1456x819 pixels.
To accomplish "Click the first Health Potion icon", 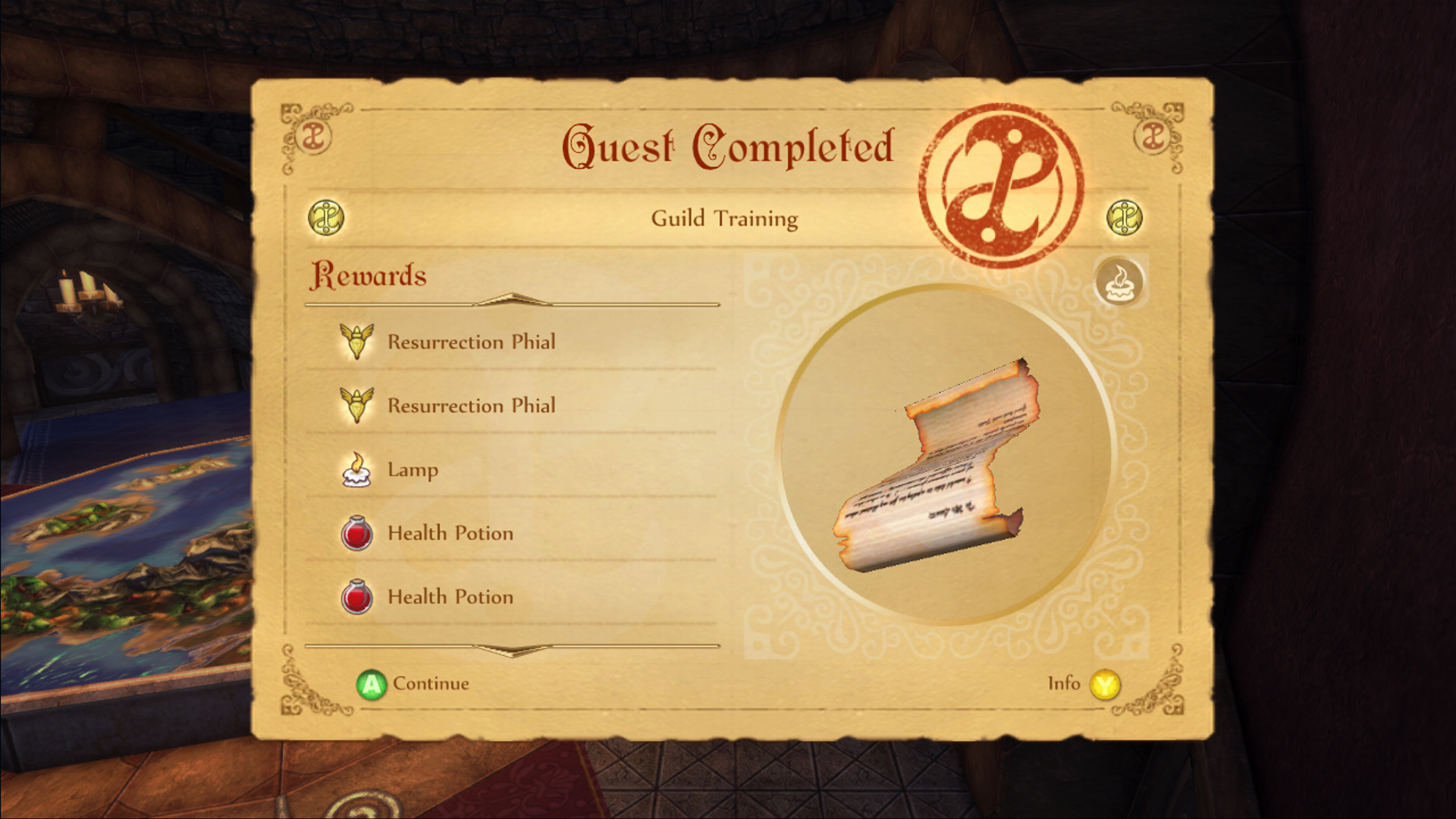I will (358, 533).
